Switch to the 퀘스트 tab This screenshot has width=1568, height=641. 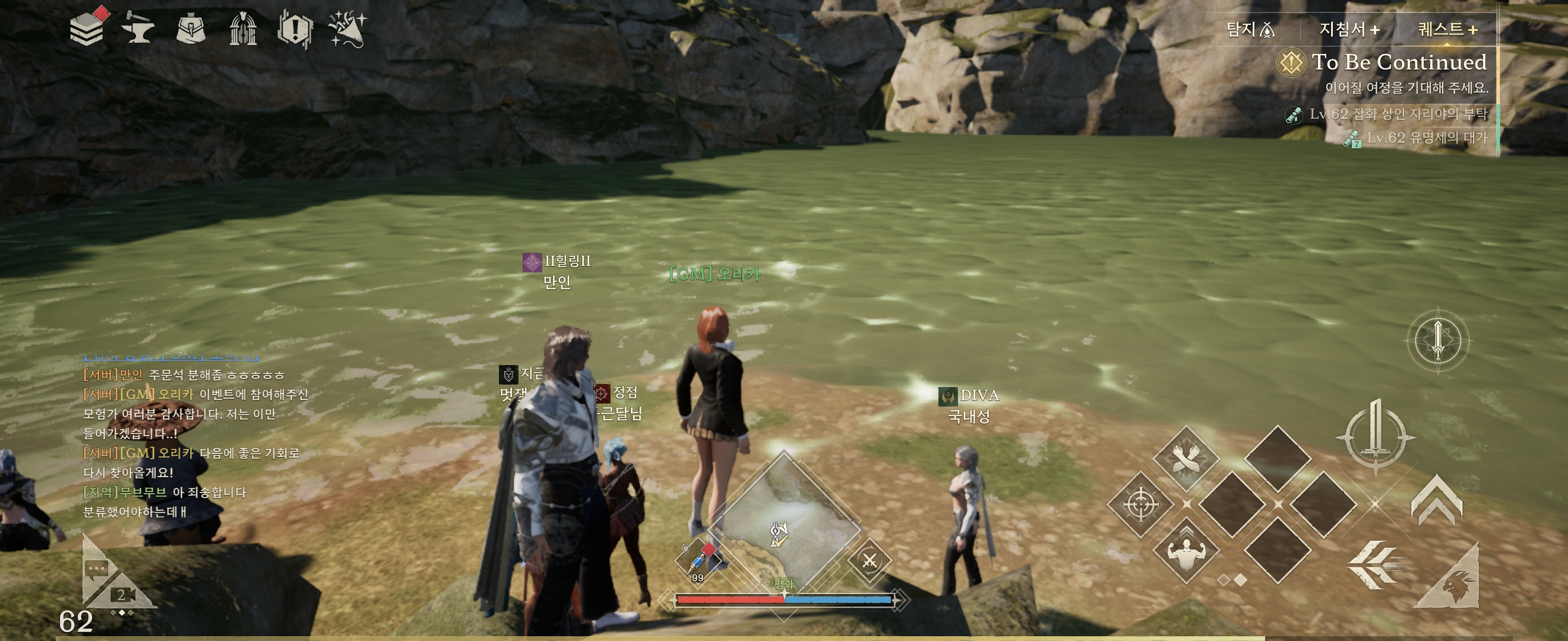point(1447,29)
